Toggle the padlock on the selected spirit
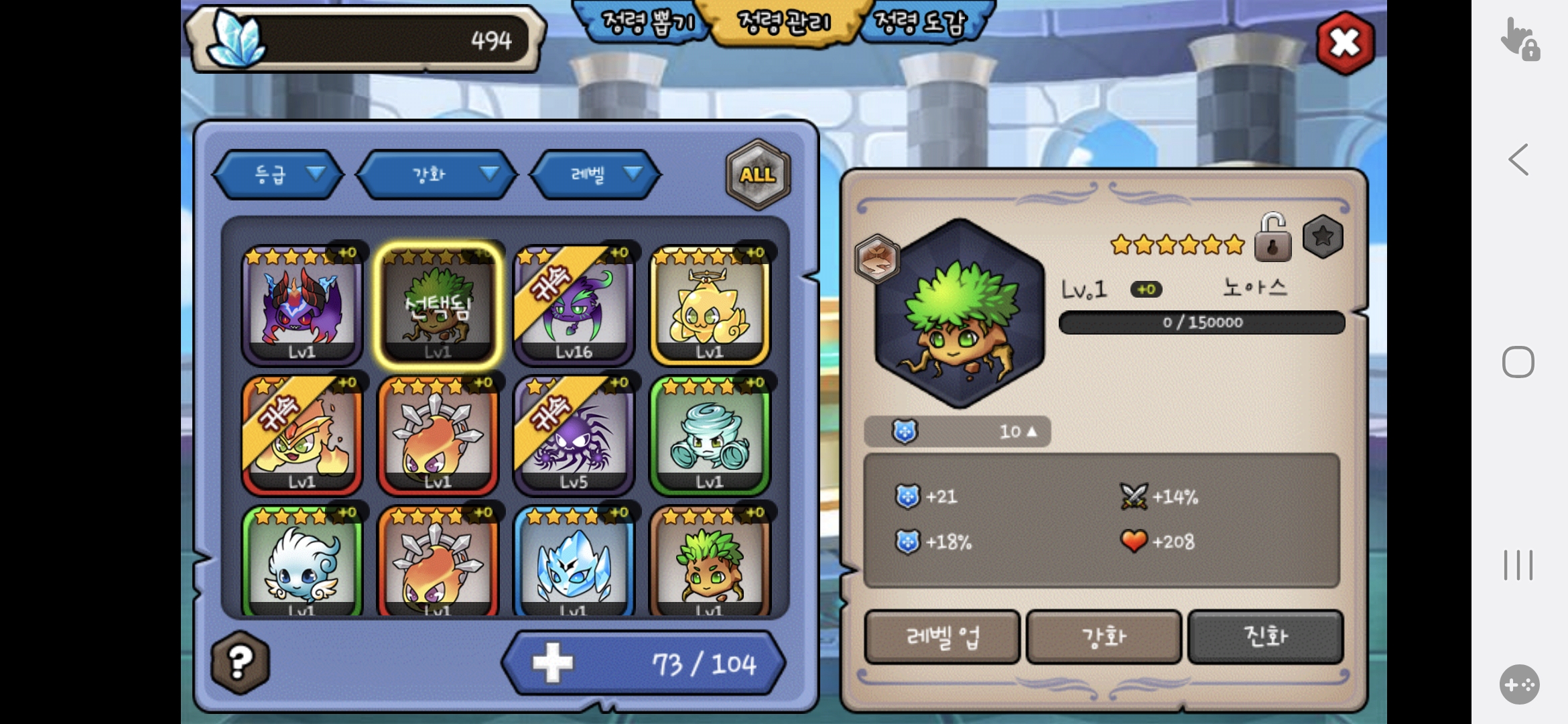This screenshot has height=724, width=1568. tap(1272, 238)
